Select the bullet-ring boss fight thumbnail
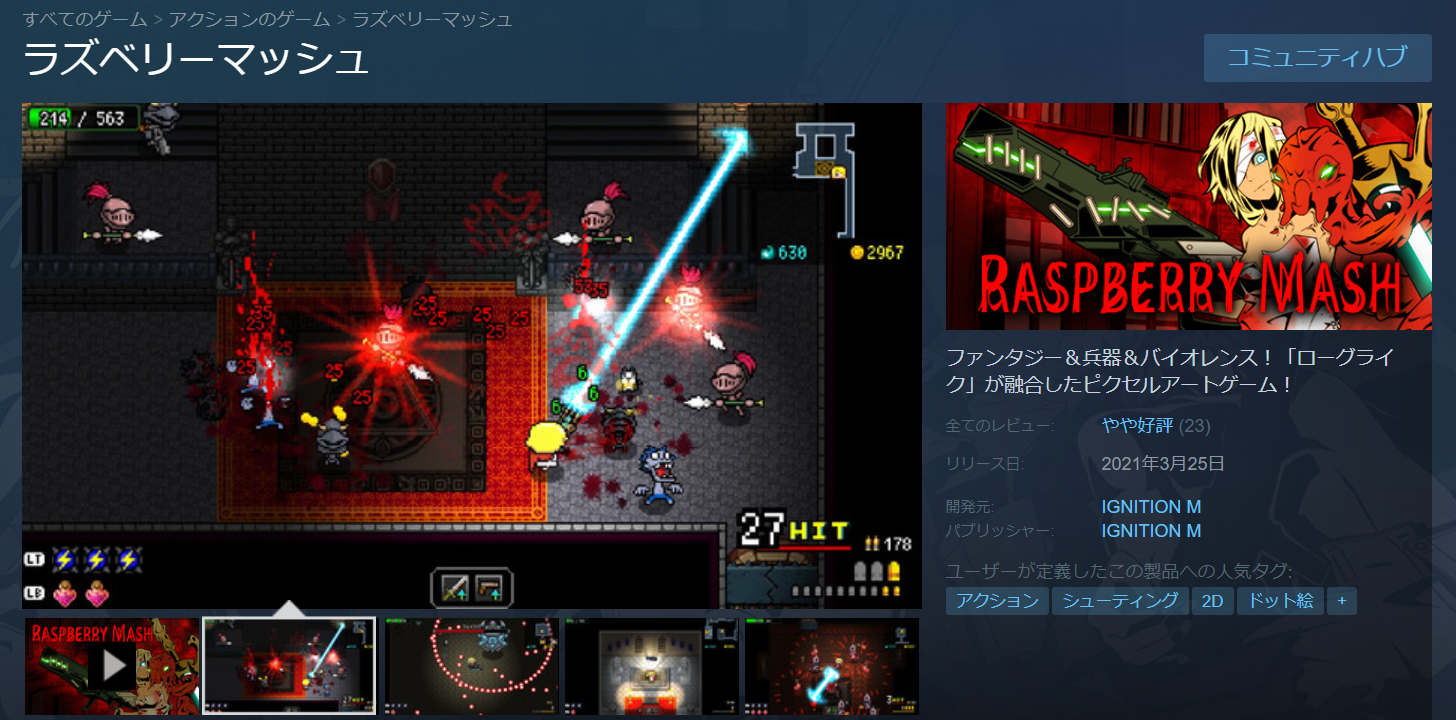This screenshot has height=720, width=1456. coord(471,665)
